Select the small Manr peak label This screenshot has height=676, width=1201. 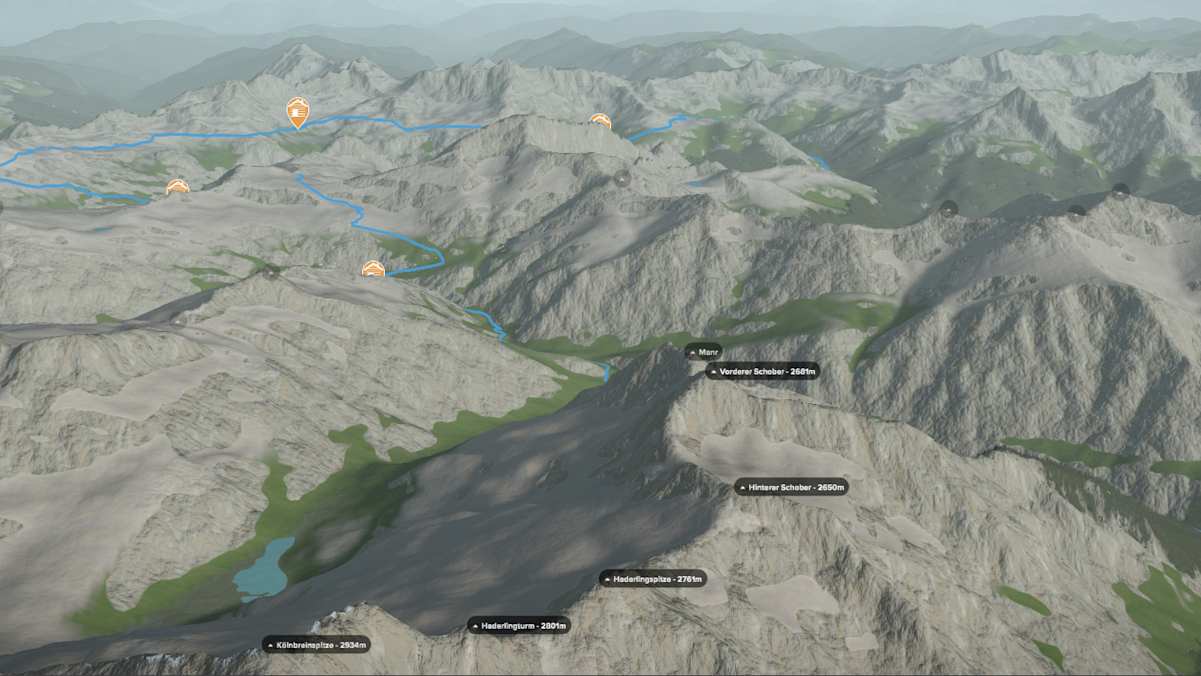[x=704, y=351]
